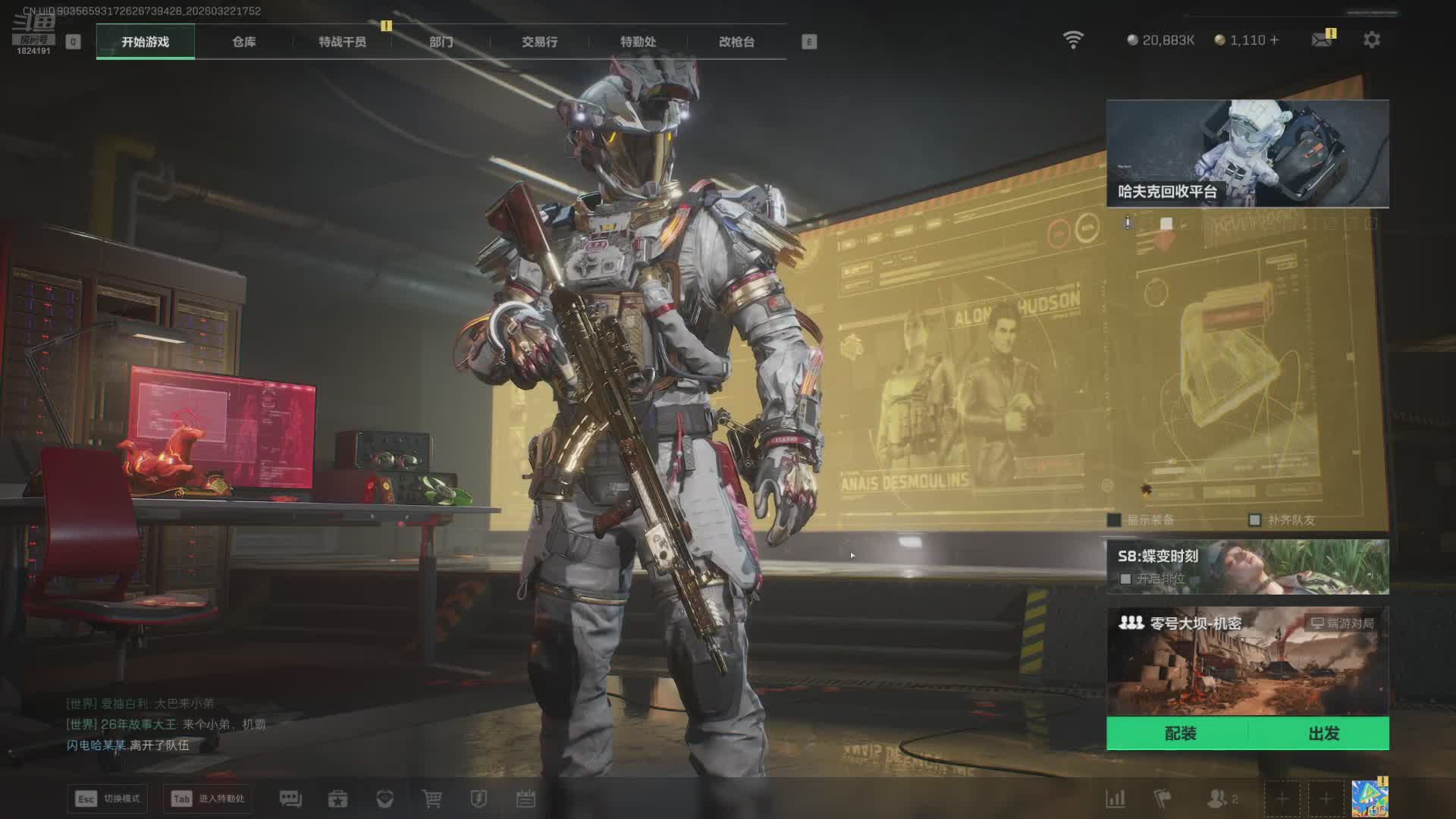This screenshot has height=819, width=1456.
Task: Switch to the 改枪台 gunsmith tab
Action: point(736,42)
